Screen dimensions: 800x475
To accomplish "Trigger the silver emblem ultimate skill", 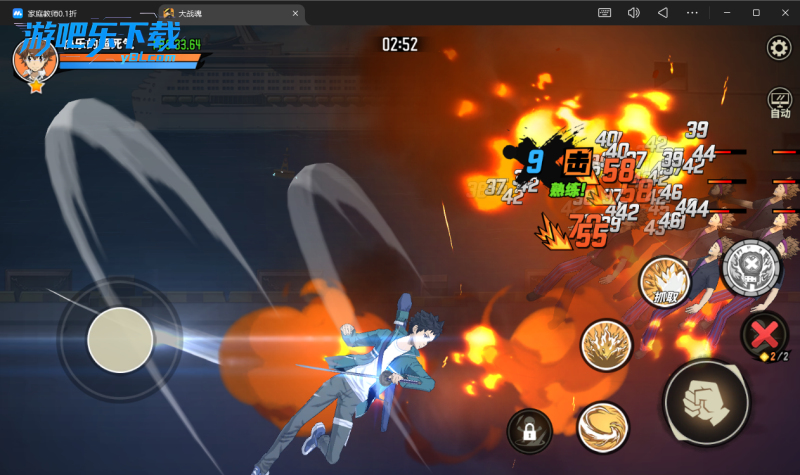I will click(x=749, y=268).
